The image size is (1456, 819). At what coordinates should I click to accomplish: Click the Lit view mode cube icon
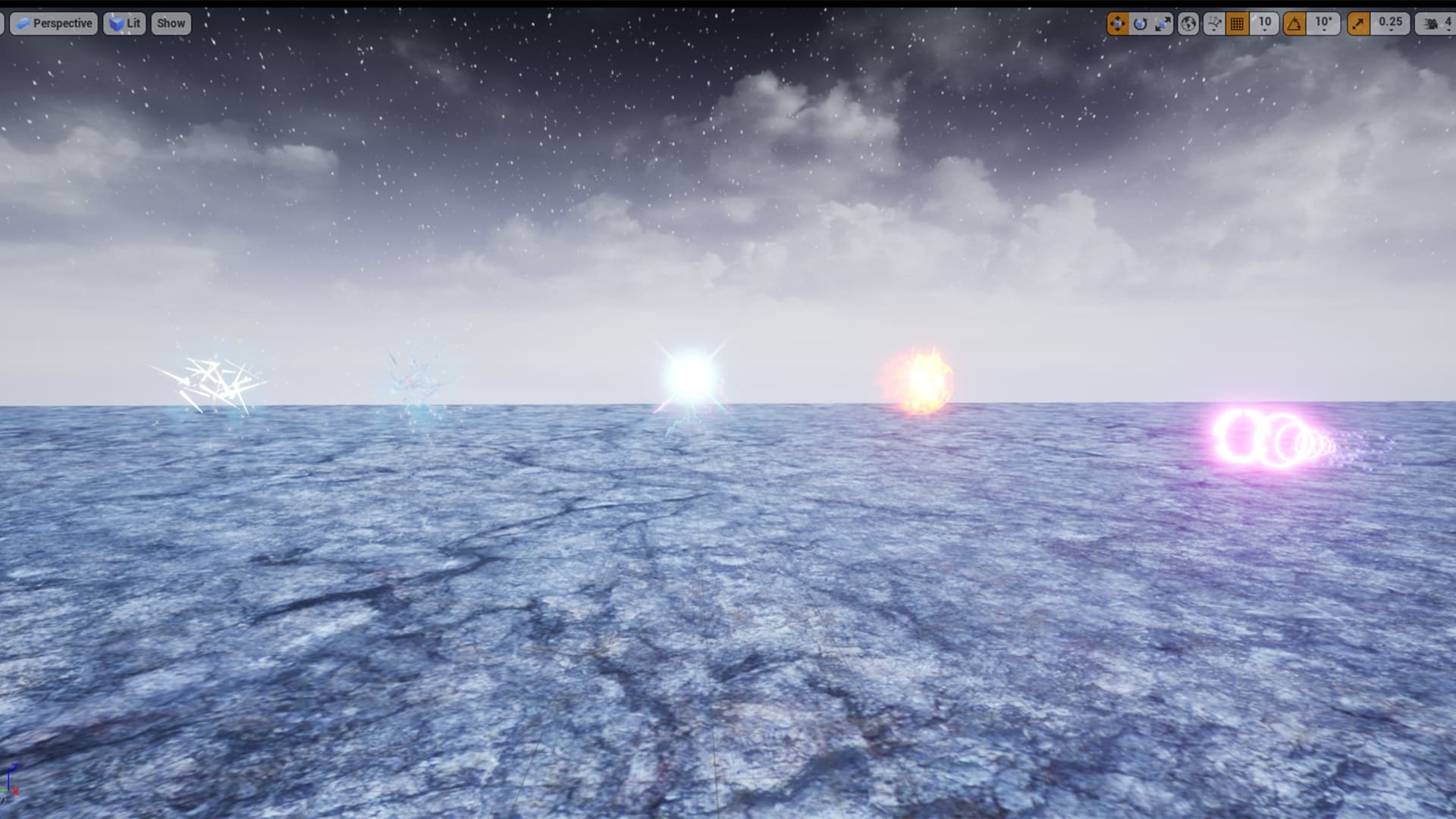click(115, 24)
